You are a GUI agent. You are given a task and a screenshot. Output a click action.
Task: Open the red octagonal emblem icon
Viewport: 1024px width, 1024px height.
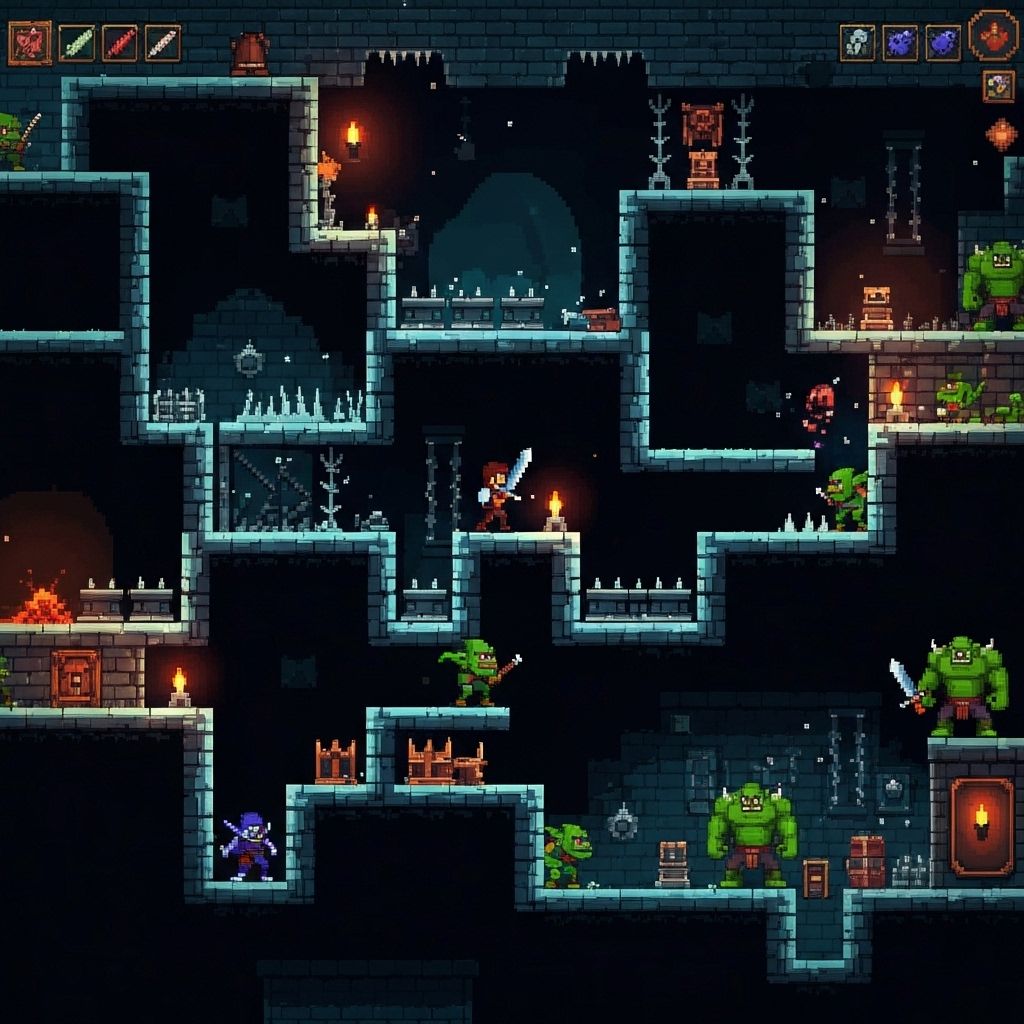(993, 35)
